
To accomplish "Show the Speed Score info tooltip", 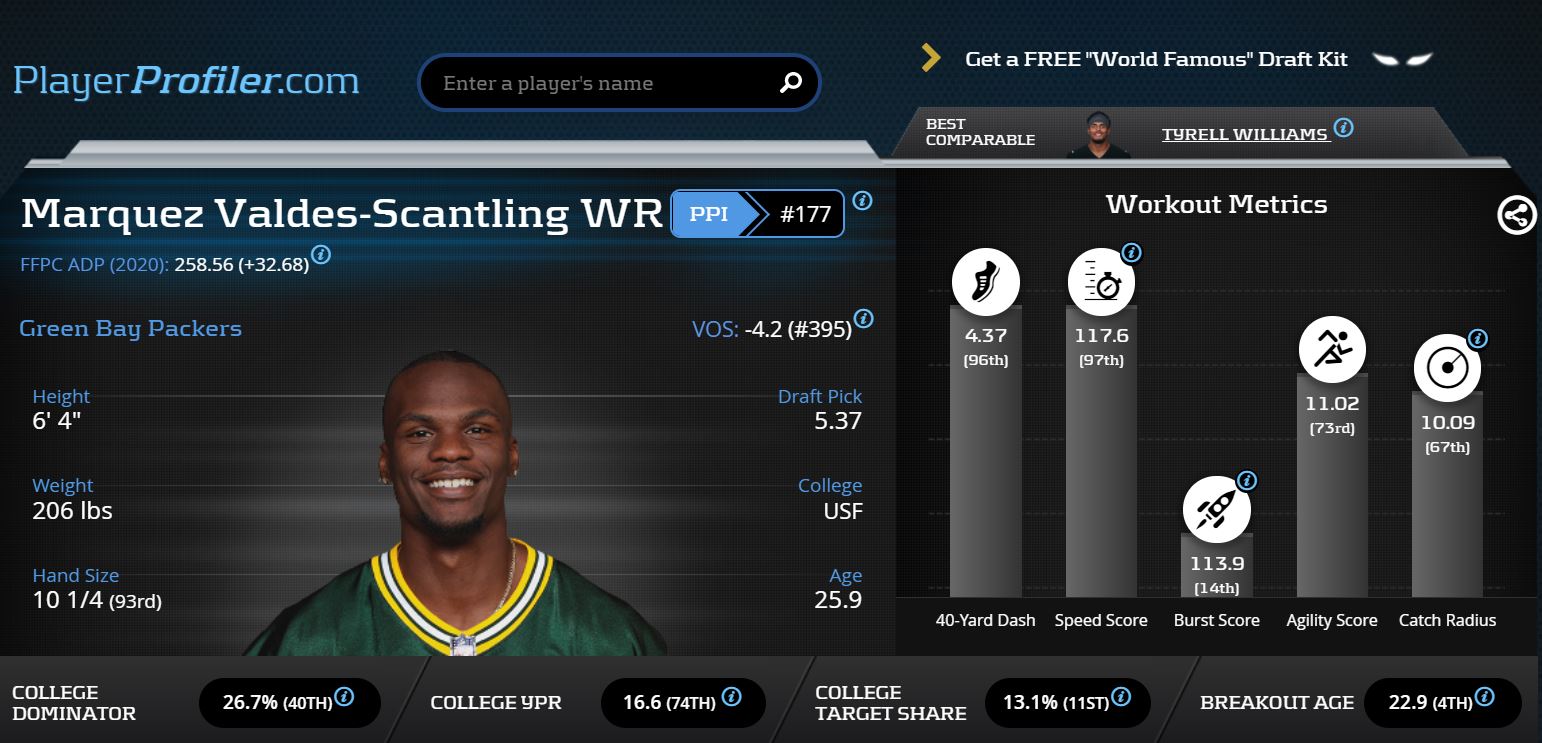I will [1131, 253].
